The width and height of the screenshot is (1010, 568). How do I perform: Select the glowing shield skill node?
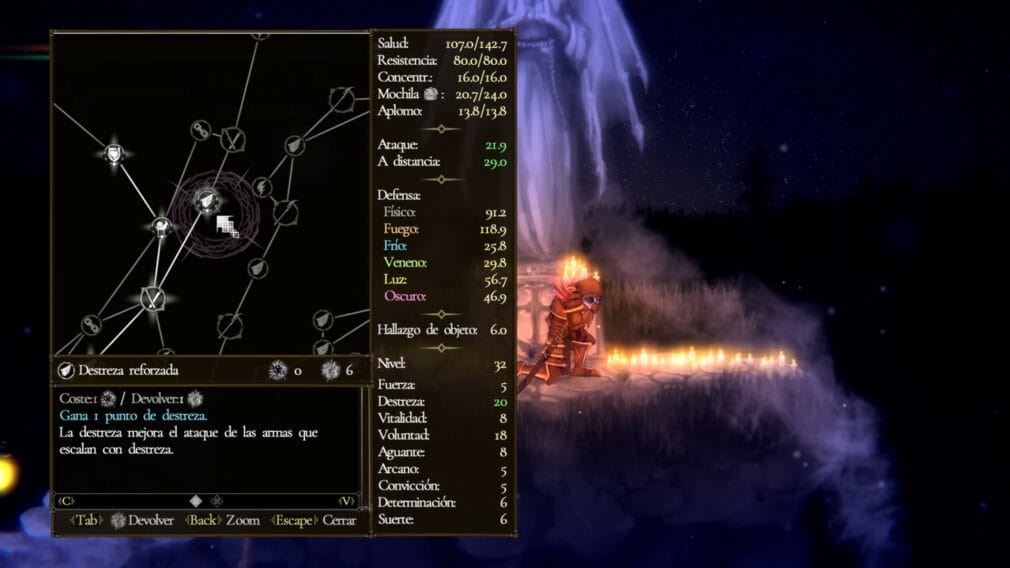[x=115, y=154]
